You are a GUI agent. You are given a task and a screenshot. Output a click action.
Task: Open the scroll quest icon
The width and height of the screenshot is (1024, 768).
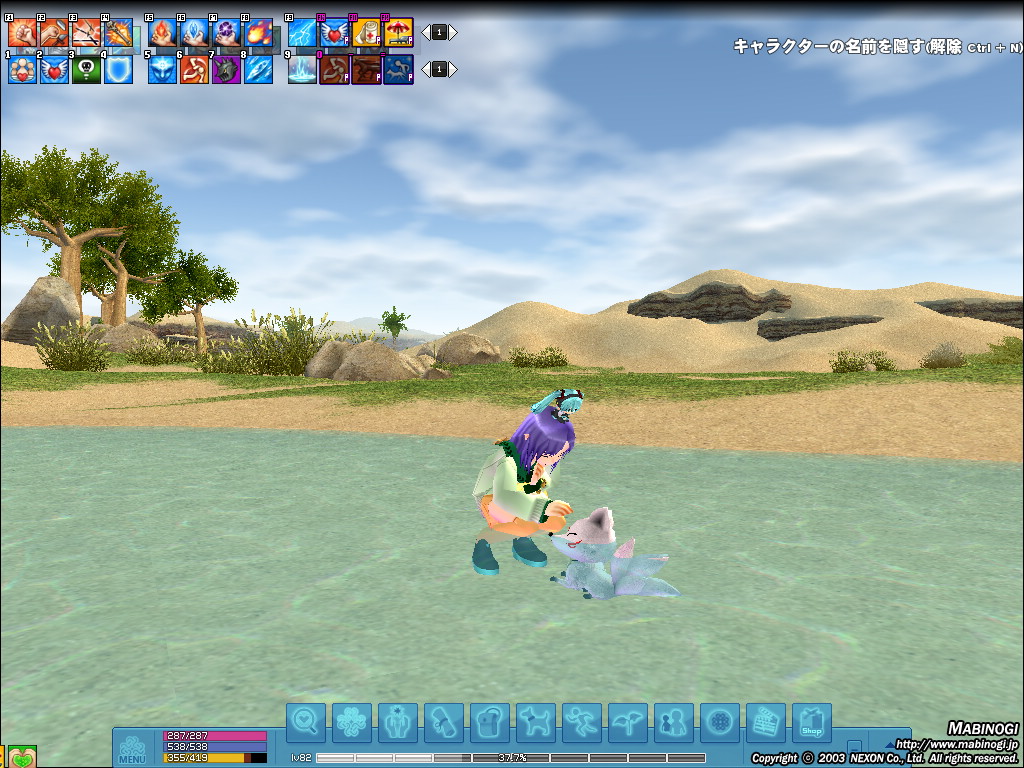[443, 723]
